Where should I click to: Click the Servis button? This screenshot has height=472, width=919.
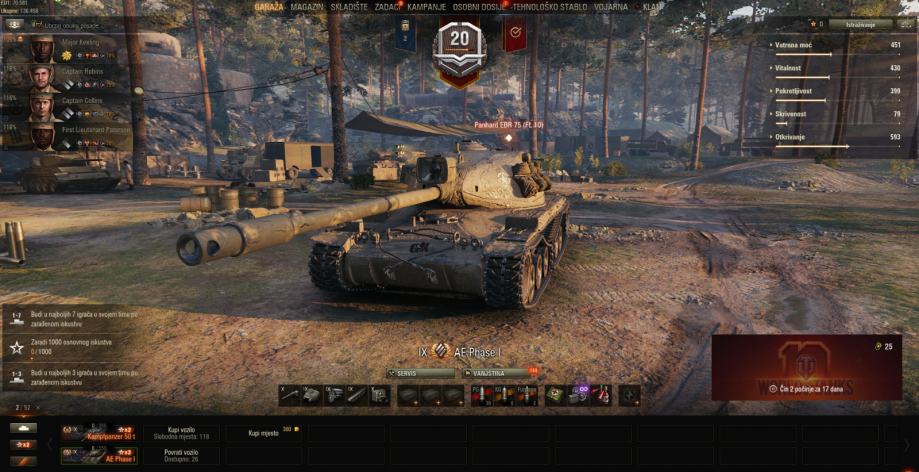pos(420,372)
